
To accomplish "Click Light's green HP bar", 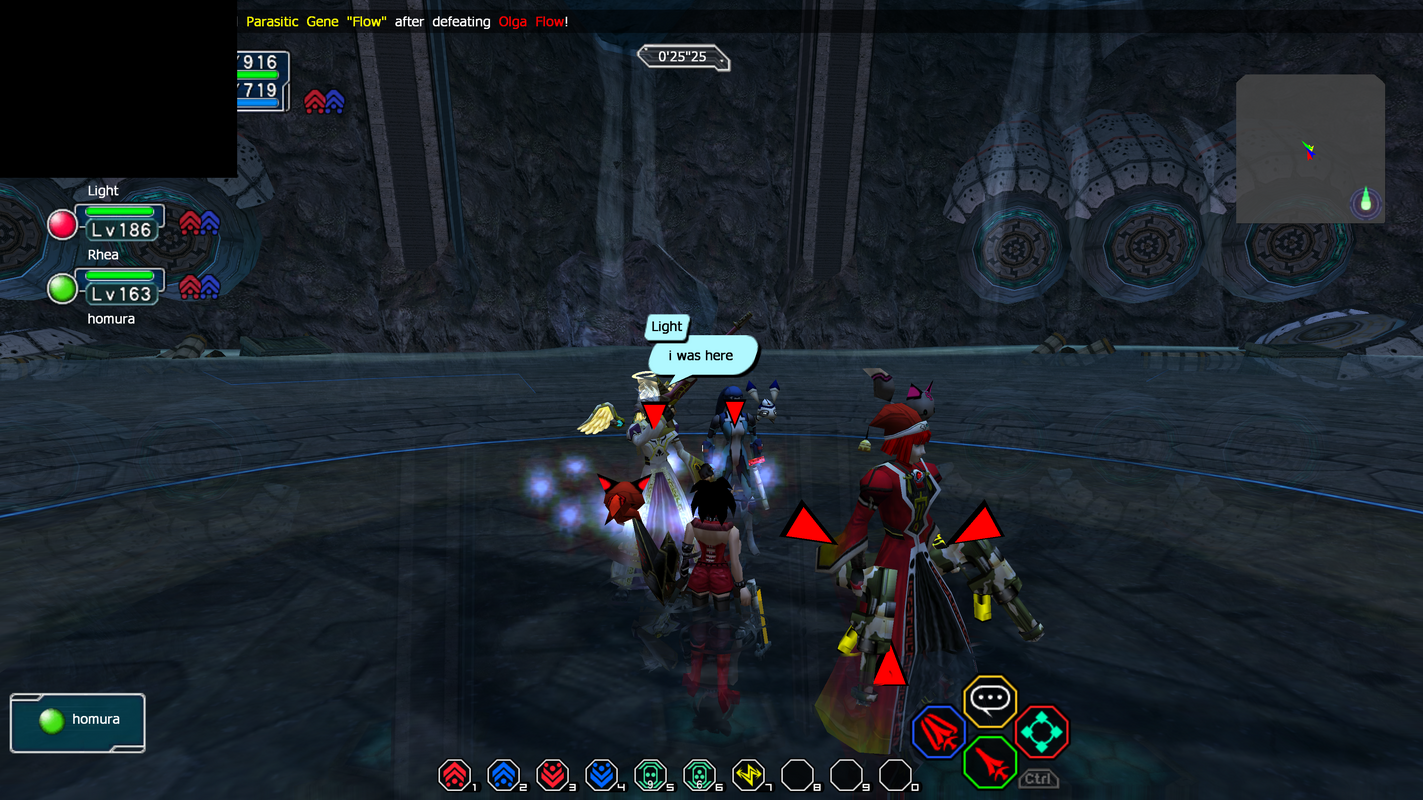I will (120, 214).
